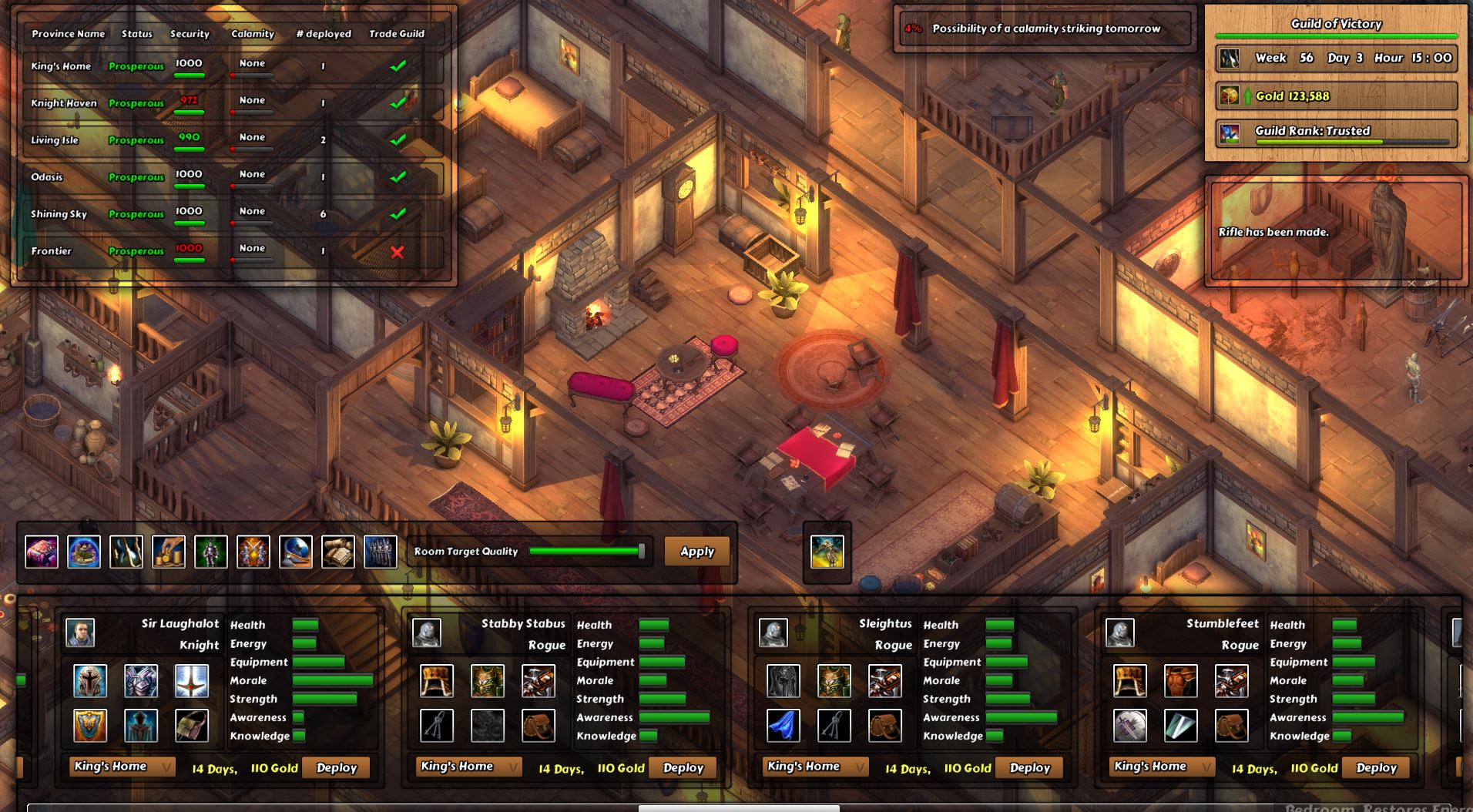1473x812 pixels.
Task: Toggle Trade Guild checkmark for Shining Sky
Action: click(x=398, y=213)
